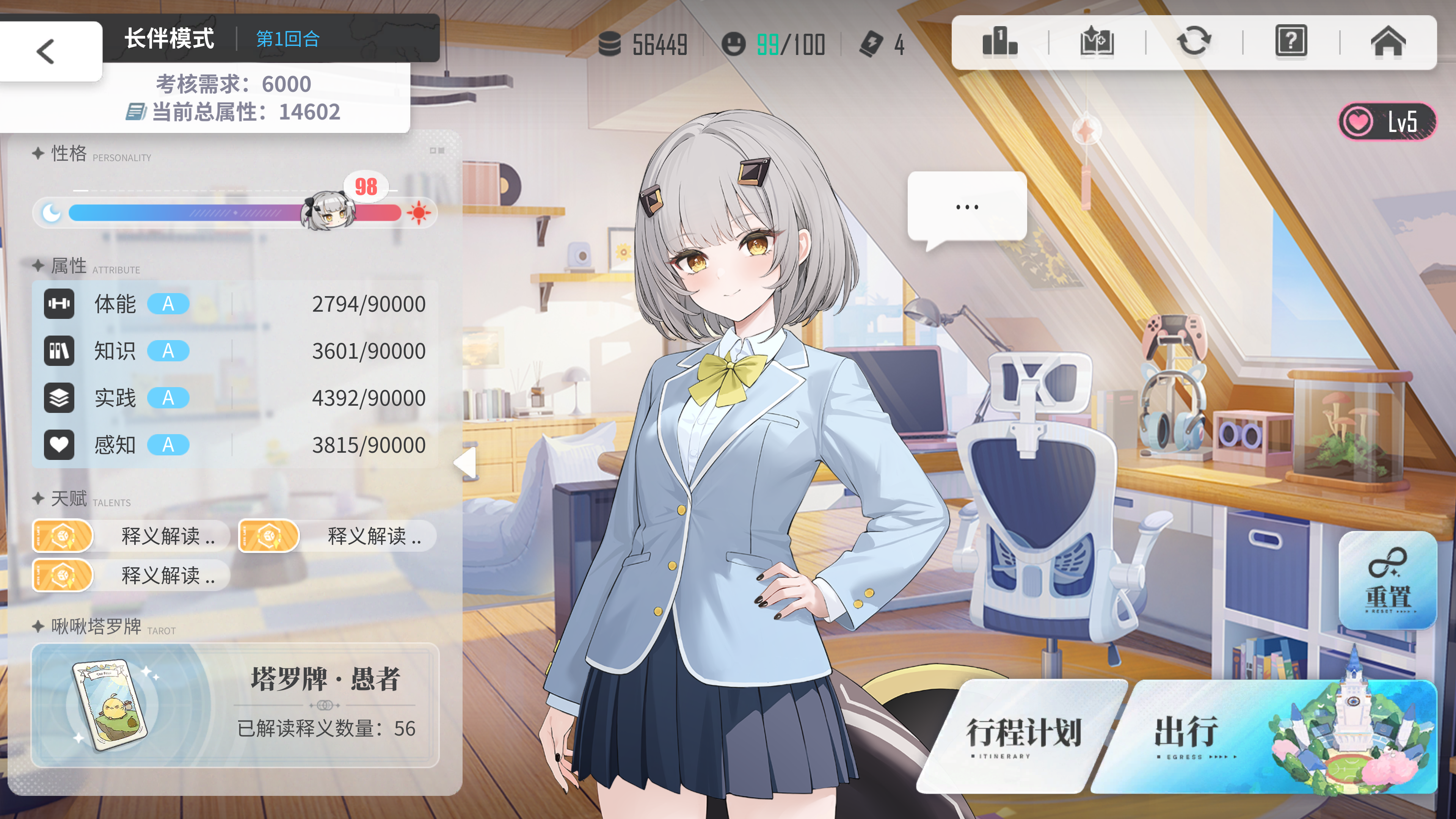
Task: Open the 行程计划 itinerary button
Action: [1023, 735]
